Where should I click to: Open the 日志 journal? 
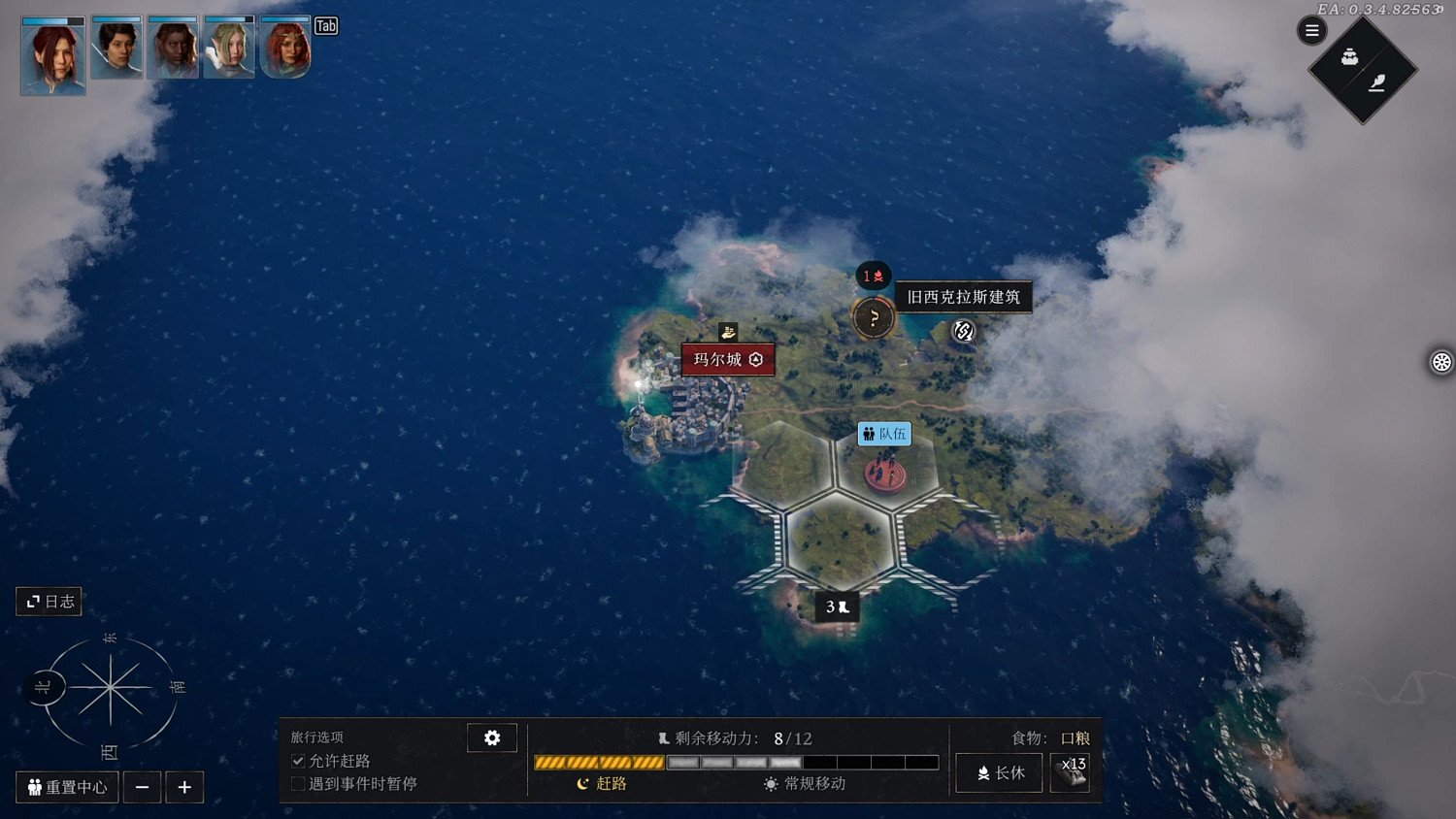coord(48,602)
